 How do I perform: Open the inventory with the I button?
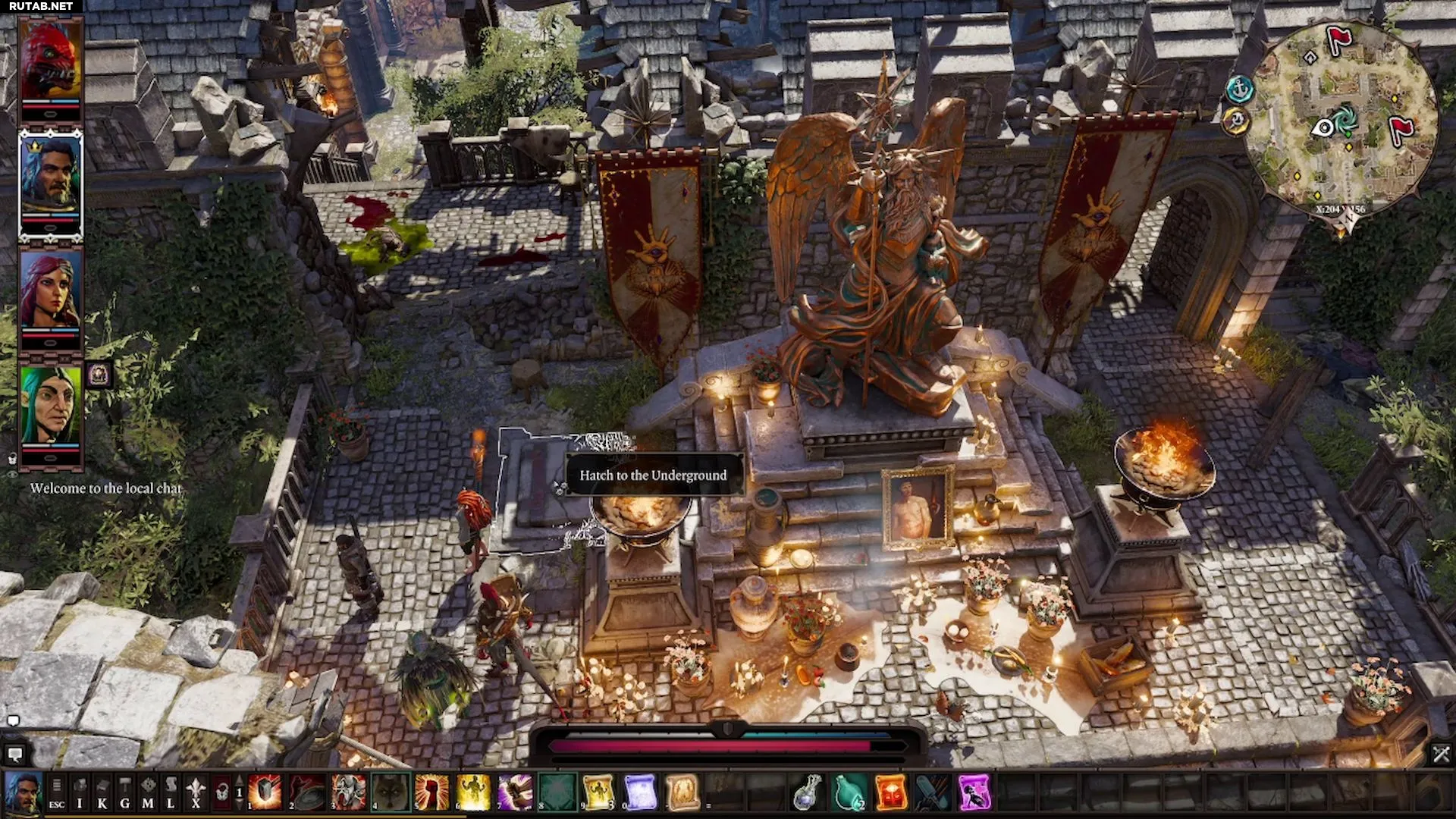(x=80, y=792)
